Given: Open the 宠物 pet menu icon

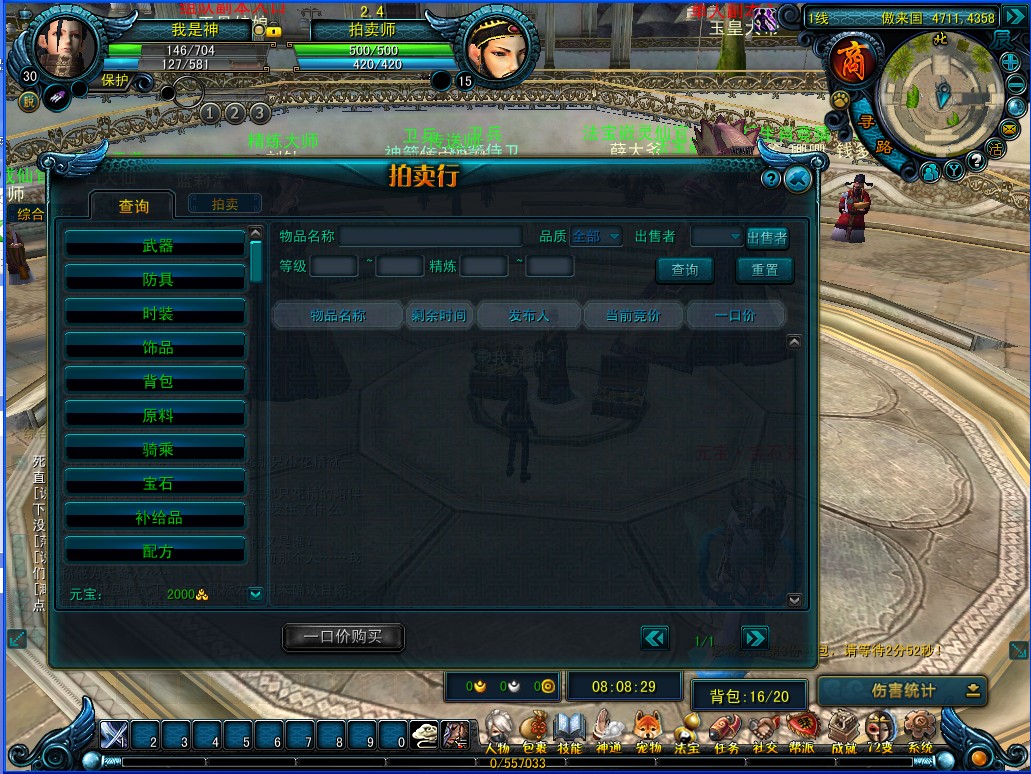Looking at the screenshot, I should 648,731.
